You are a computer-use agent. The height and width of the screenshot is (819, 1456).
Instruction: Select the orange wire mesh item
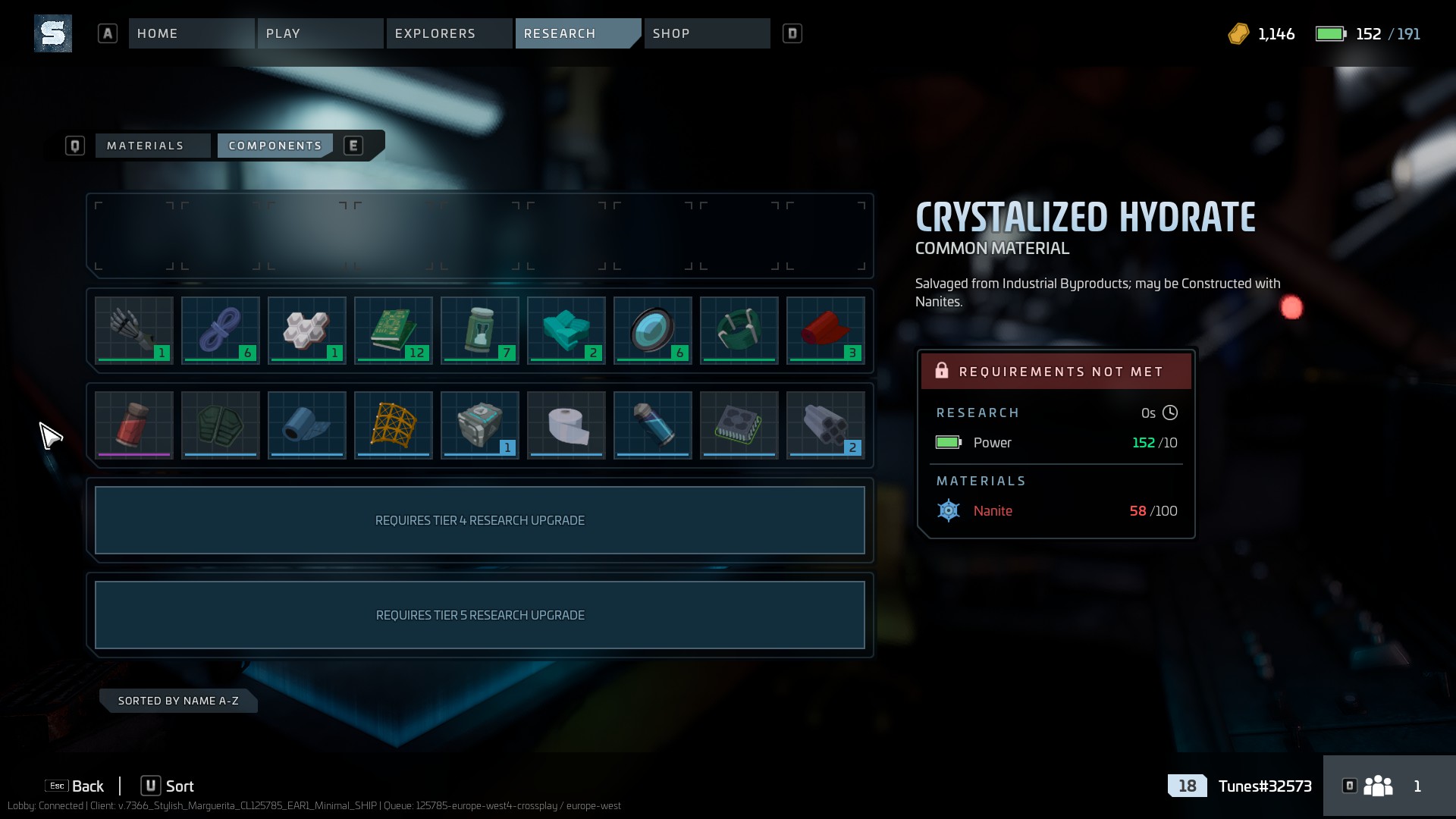click(394, 425)
